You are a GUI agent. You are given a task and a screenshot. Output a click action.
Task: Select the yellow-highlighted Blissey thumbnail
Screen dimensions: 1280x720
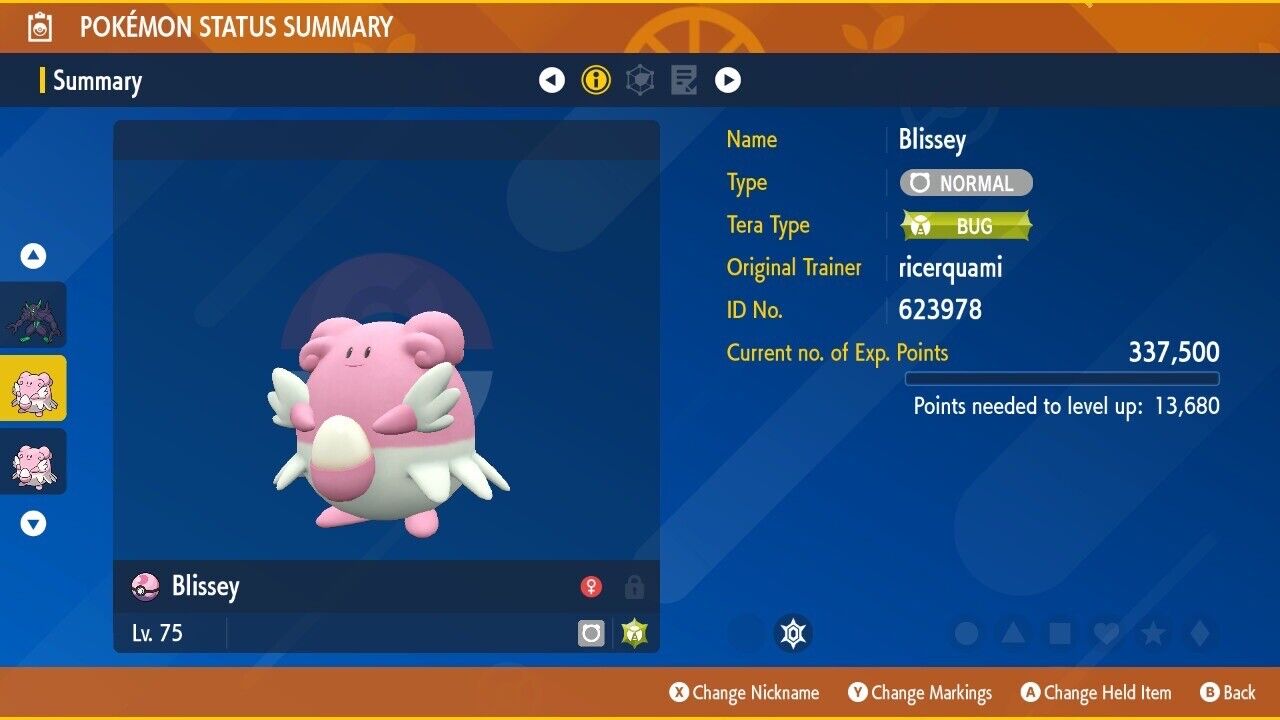tap(34, 388)
